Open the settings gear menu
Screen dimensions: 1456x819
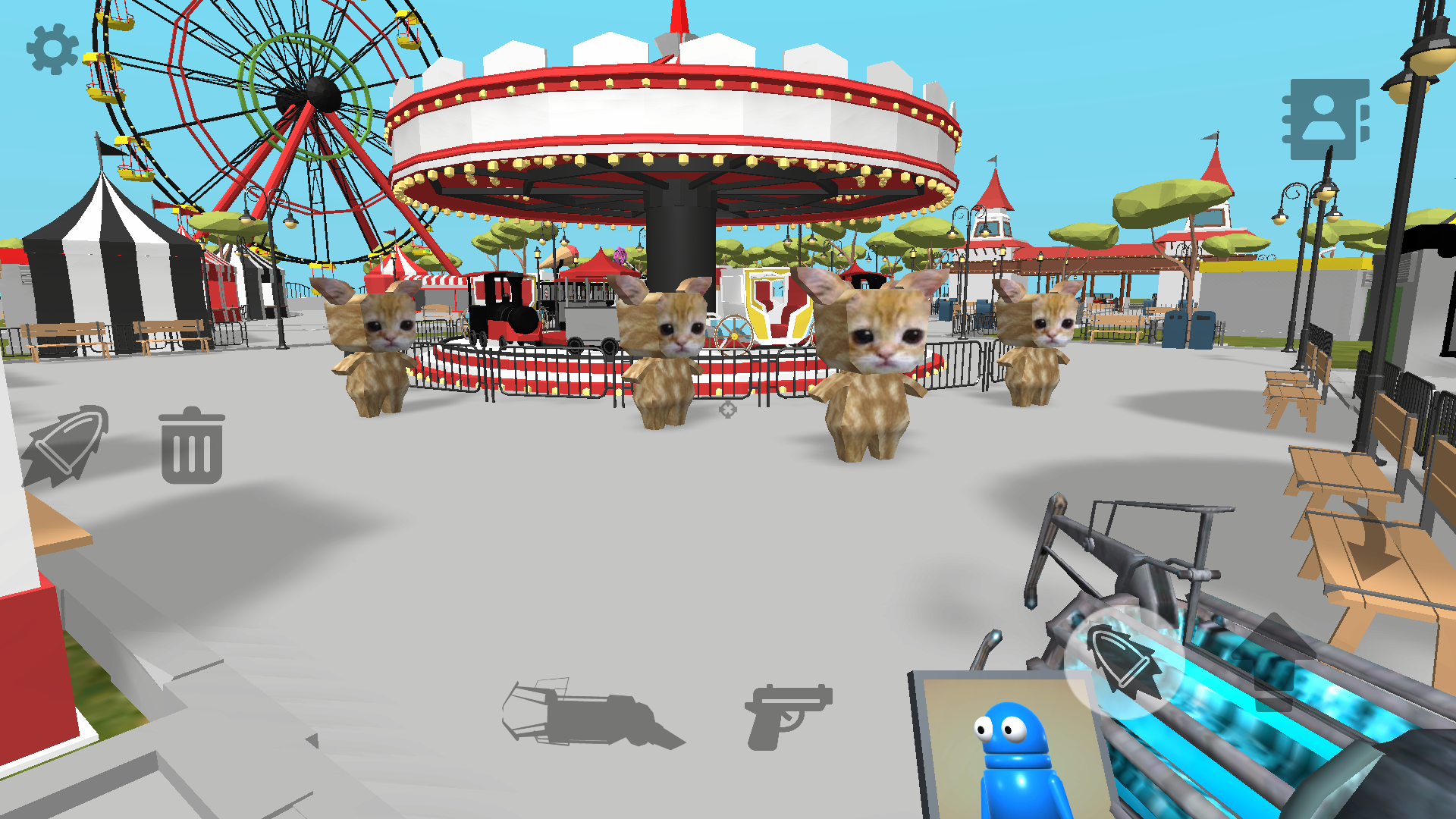coord(52,49)
